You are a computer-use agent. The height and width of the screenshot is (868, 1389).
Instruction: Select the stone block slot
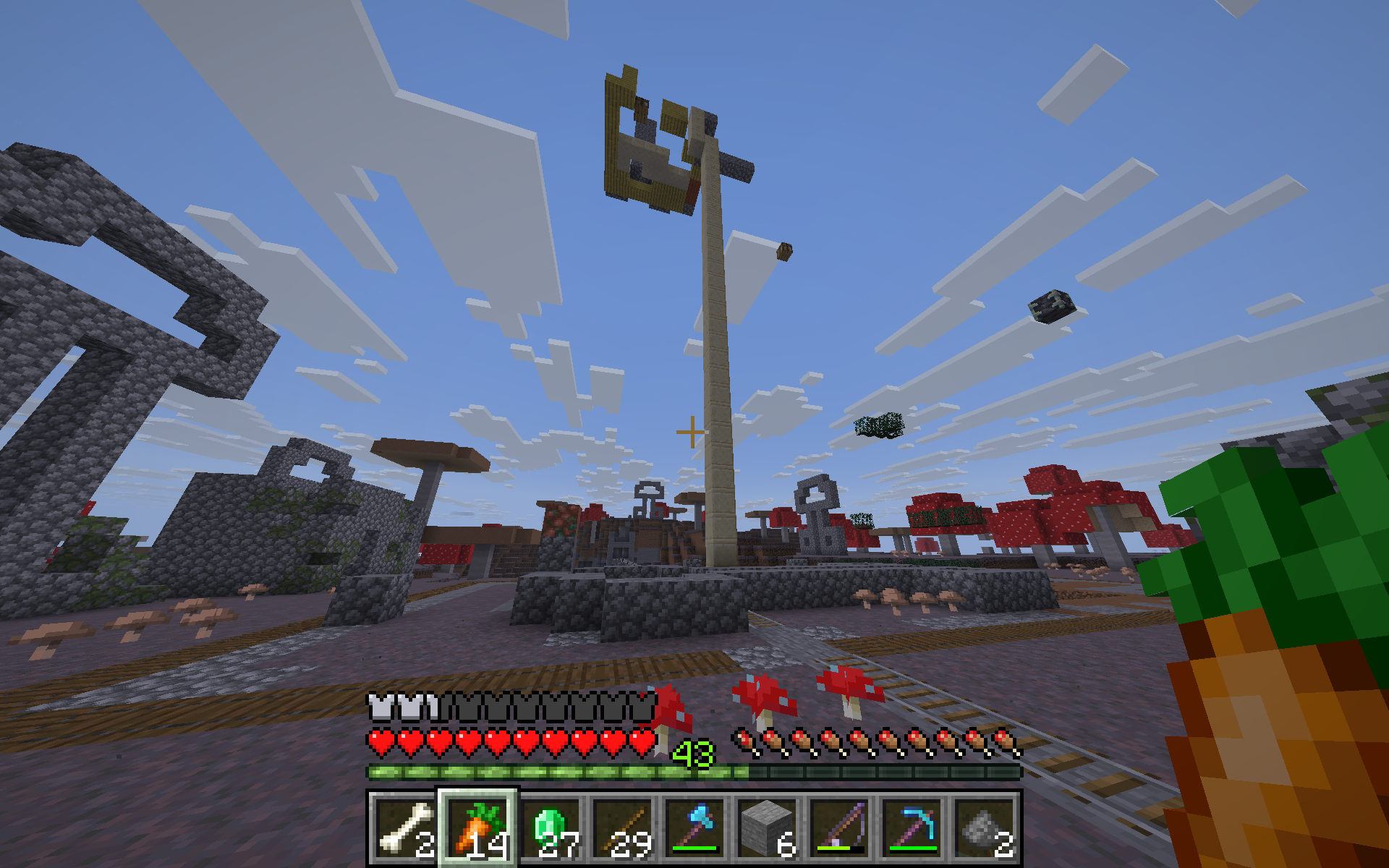tap(767, 828)
